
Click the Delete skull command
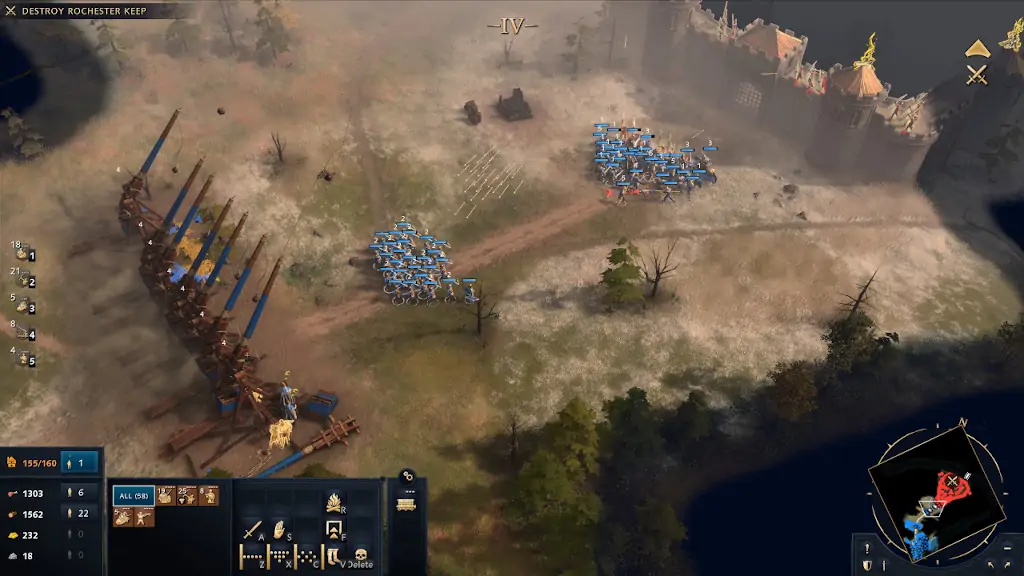pos(360,556)
